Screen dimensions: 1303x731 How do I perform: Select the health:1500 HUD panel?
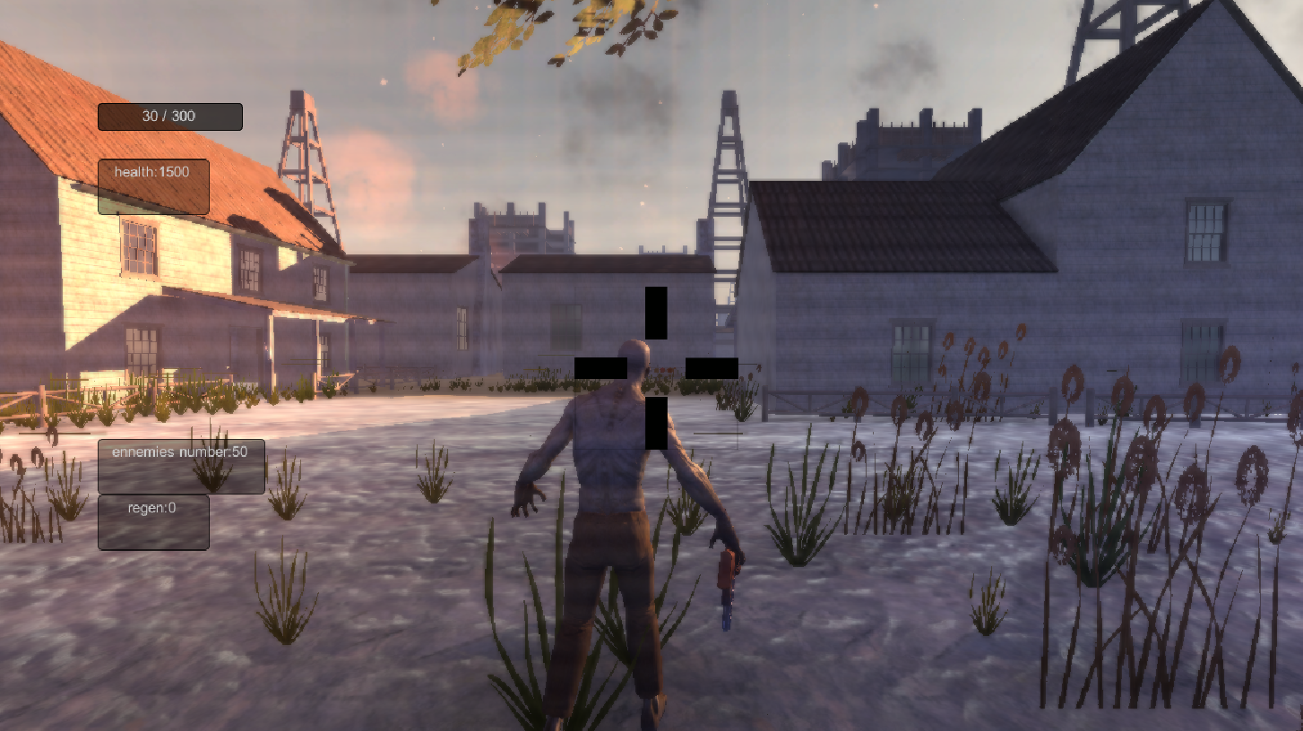click(x=152, y=184)
